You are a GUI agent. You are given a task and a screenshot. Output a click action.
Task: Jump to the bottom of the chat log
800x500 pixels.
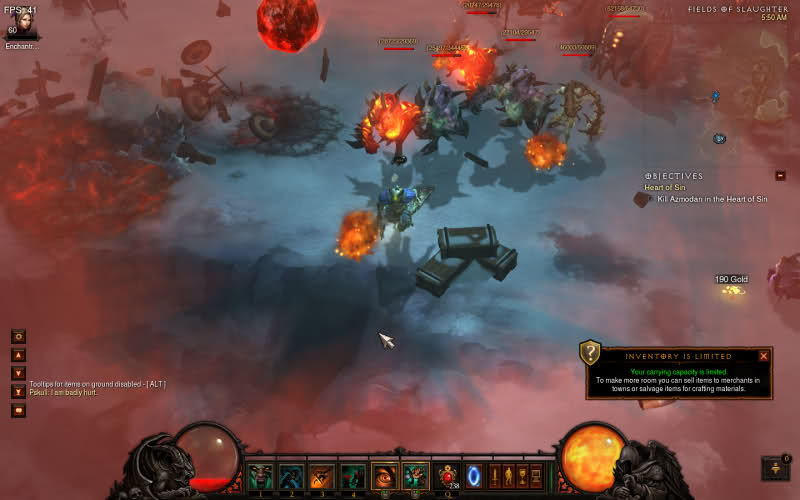click(18, 391)
